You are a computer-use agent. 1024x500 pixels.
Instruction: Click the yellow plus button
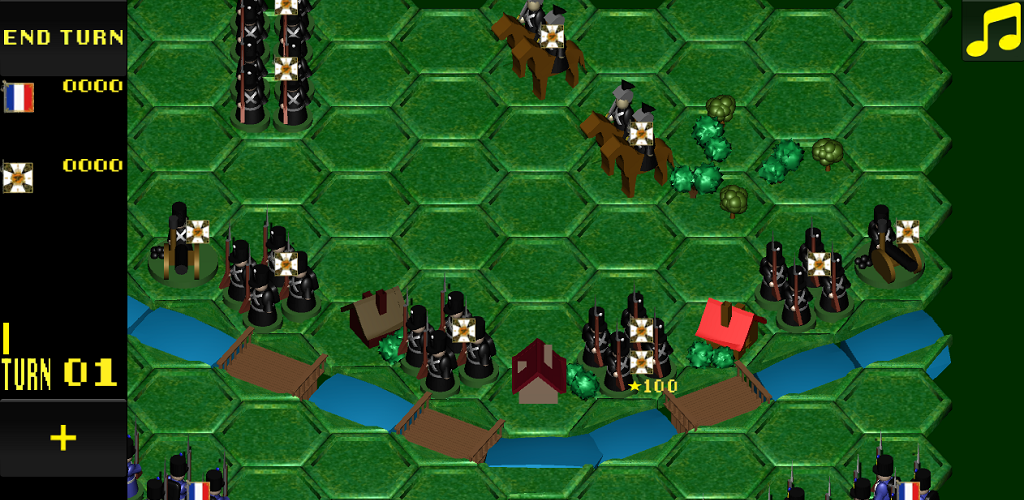pos(63,438)
